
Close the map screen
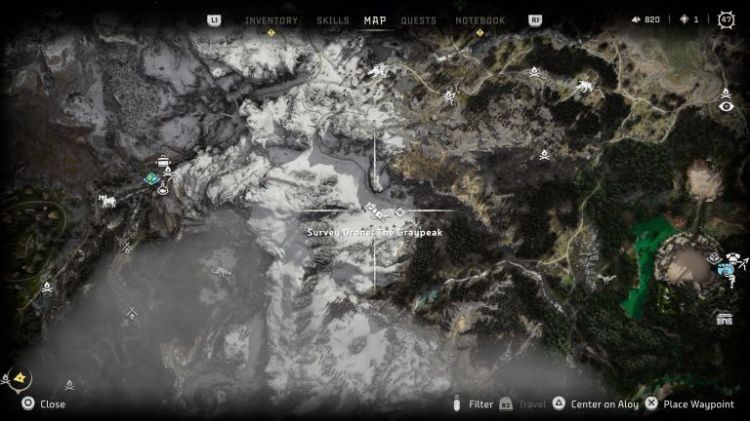(x=44, y=404)
